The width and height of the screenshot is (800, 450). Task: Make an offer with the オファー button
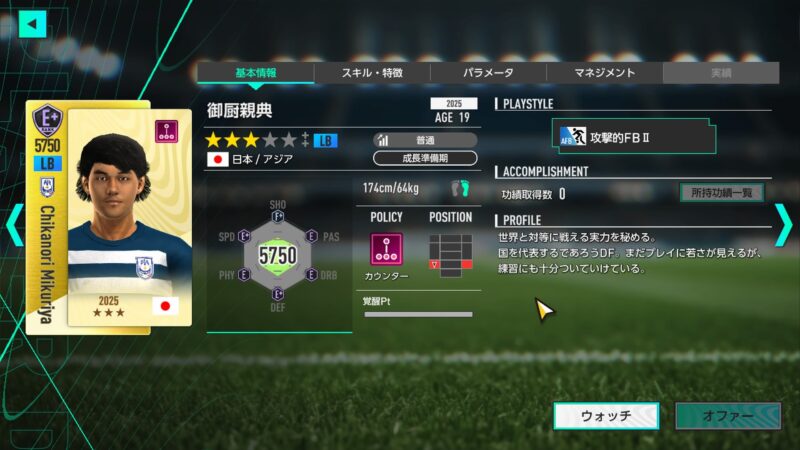pos(727,416)
